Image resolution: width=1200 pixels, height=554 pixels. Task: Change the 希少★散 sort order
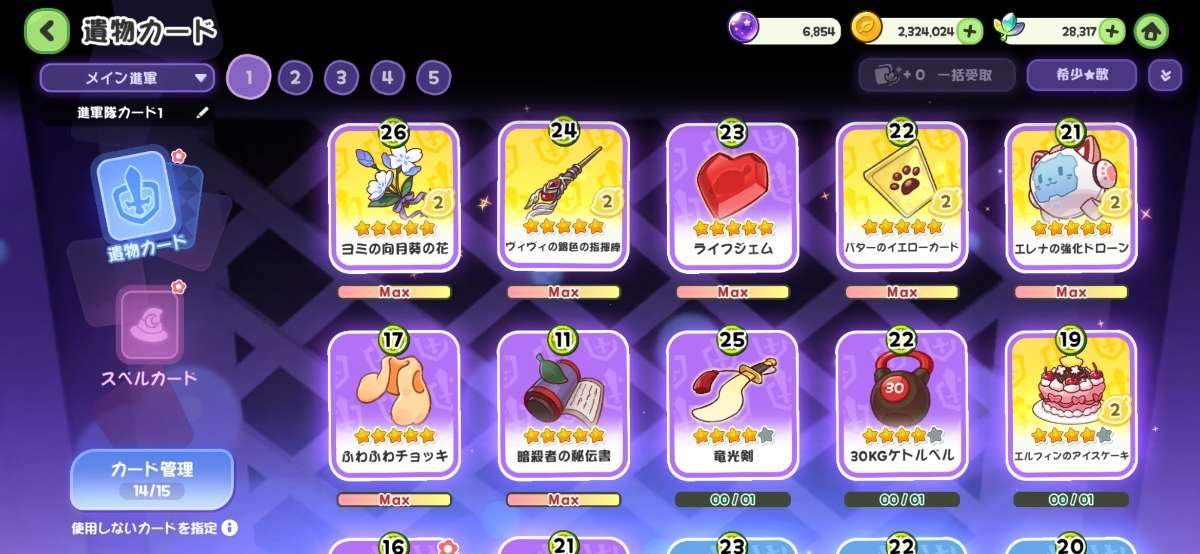click(x=1081, y=75)
